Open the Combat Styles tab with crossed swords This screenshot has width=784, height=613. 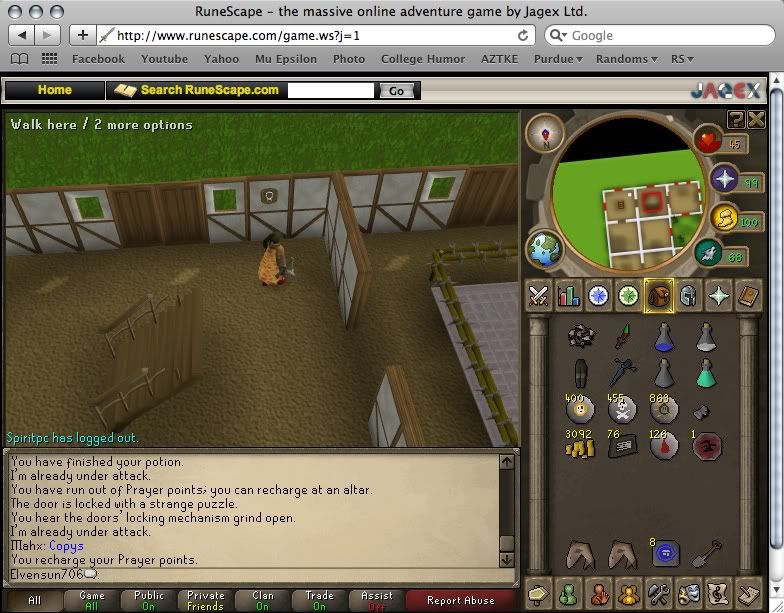click(x=539, y=296)
